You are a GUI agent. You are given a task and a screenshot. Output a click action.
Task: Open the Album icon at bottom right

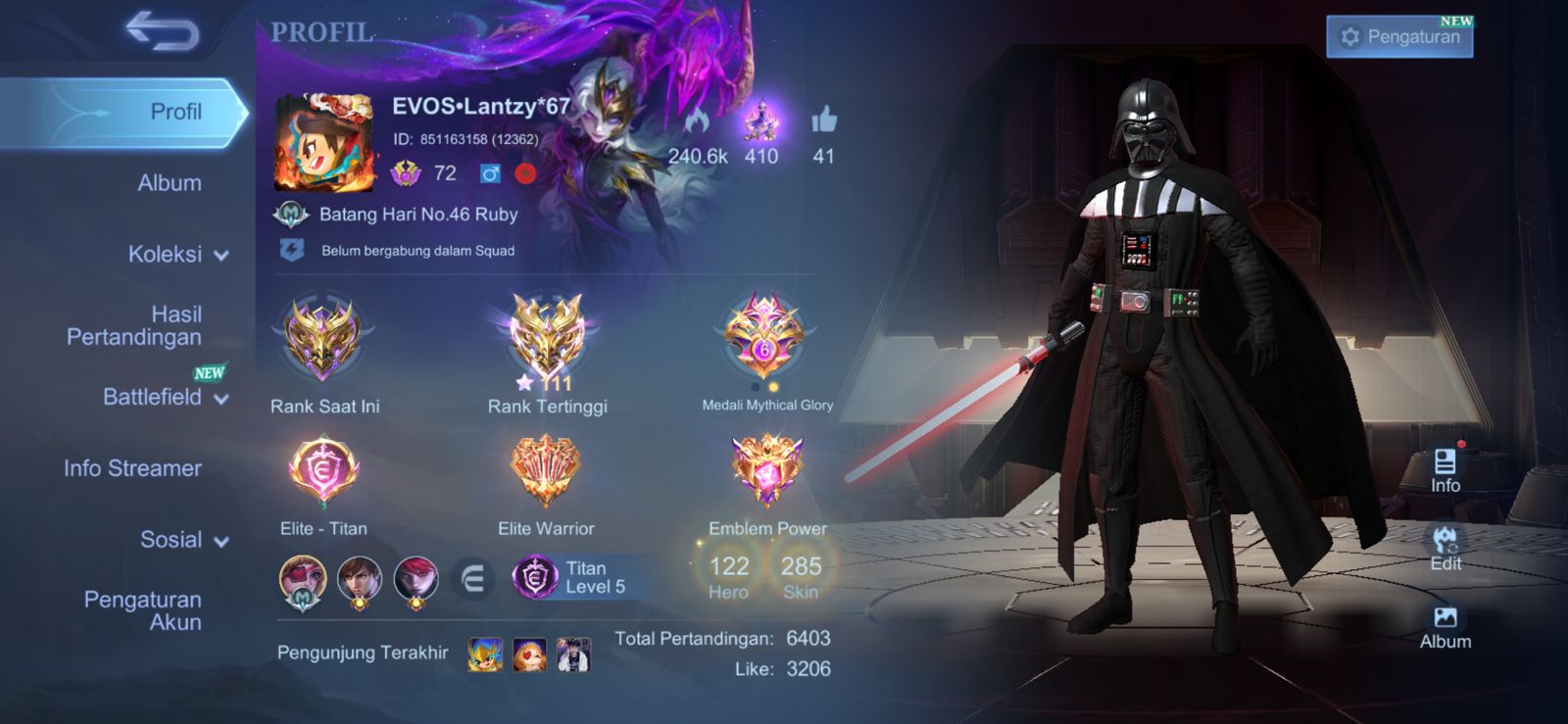[x=1445, y=627]
